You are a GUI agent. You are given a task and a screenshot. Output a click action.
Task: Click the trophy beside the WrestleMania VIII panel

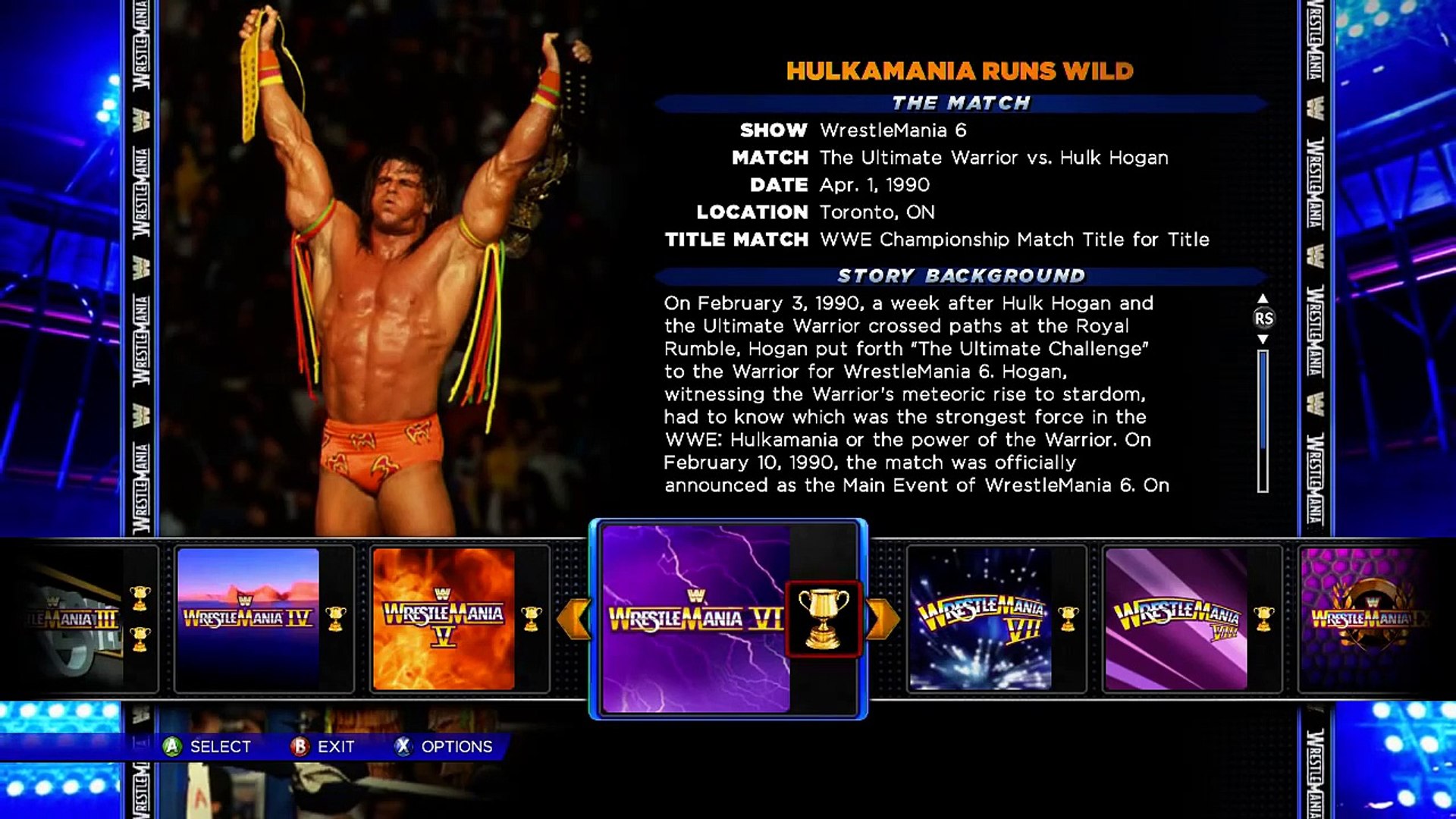click(x=1263, y=619)
